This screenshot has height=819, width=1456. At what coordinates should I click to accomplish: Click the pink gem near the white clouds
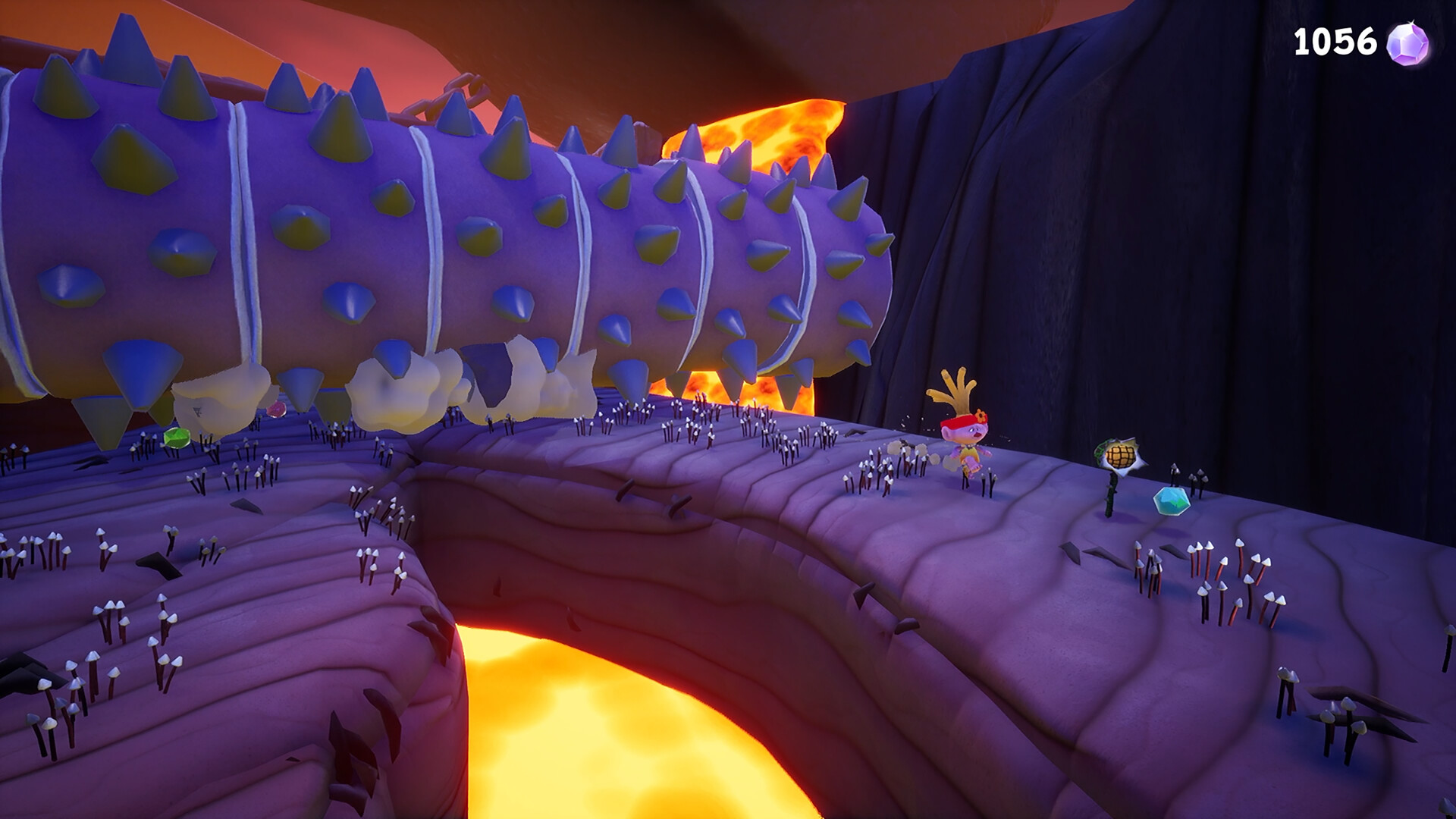(x=278, y=408)
